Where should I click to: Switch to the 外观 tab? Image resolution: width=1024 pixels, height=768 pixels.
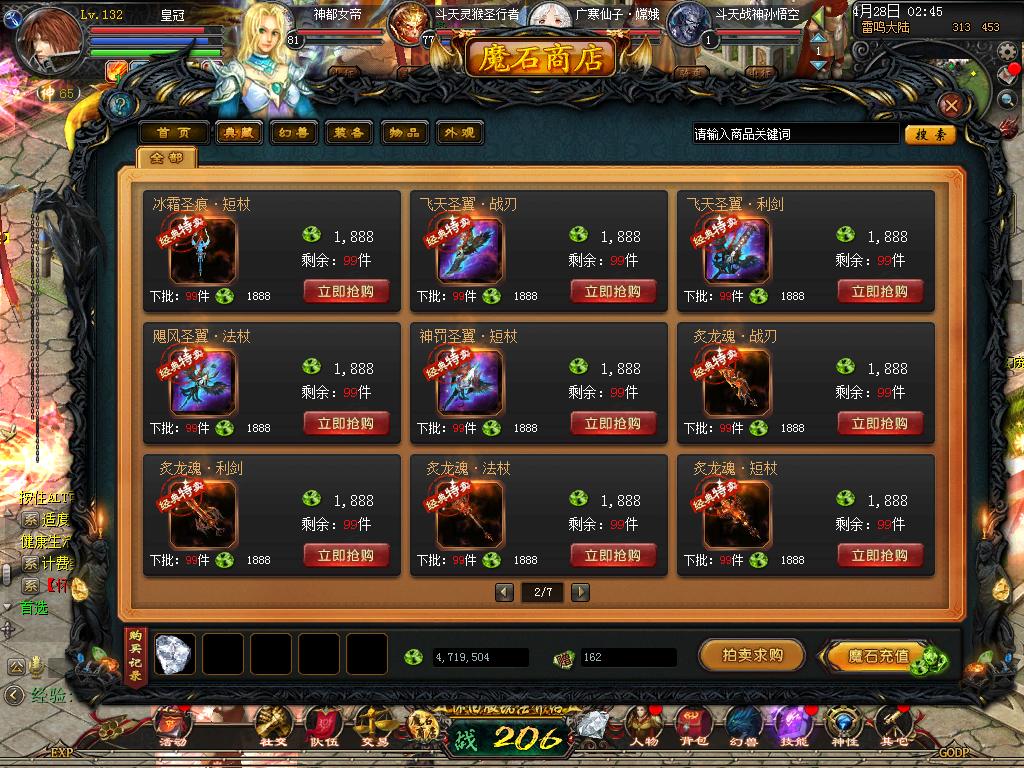point(459,133)
